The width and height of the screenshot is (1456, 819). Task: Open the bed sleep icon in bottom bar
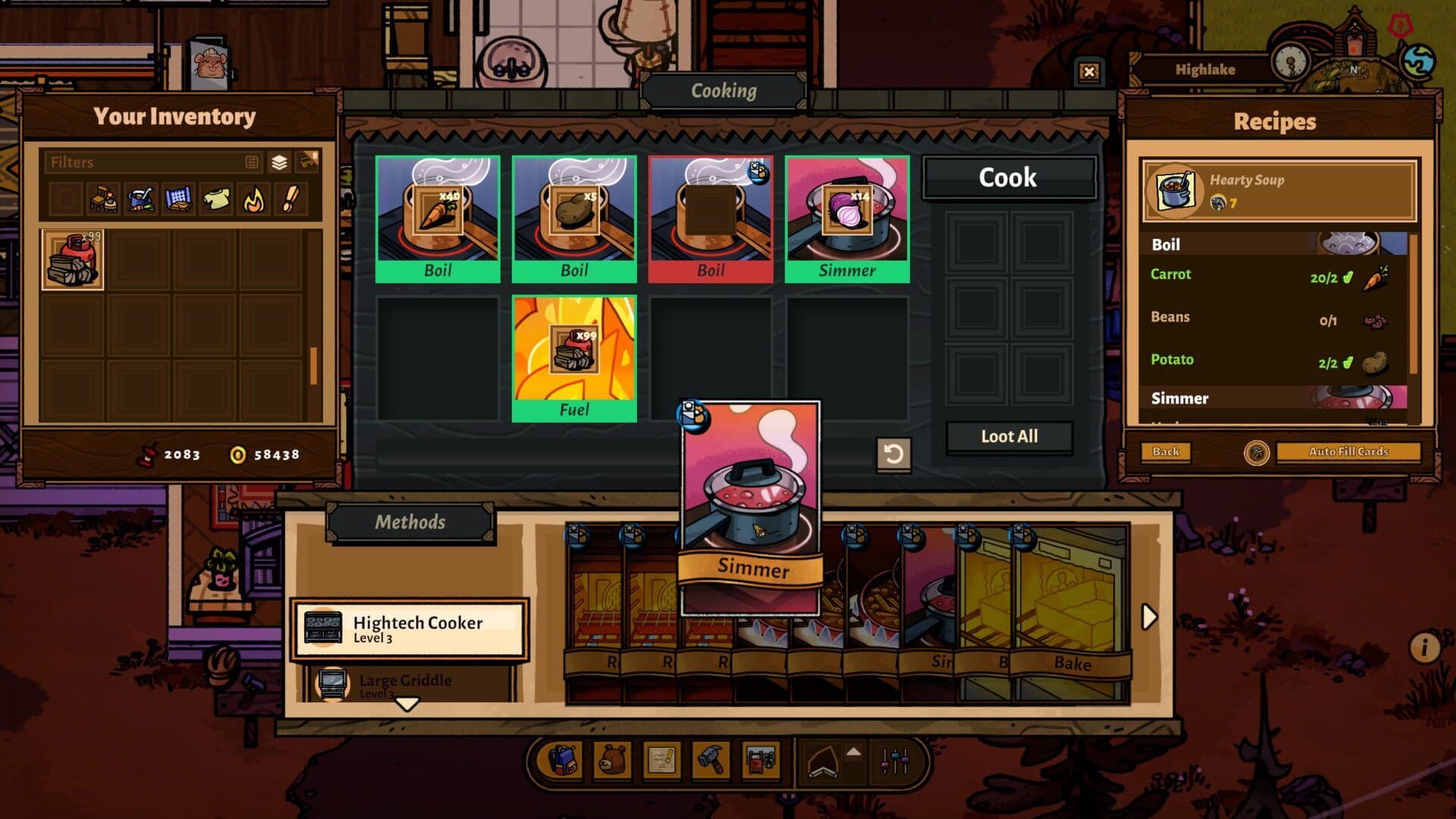pos(761,761)
